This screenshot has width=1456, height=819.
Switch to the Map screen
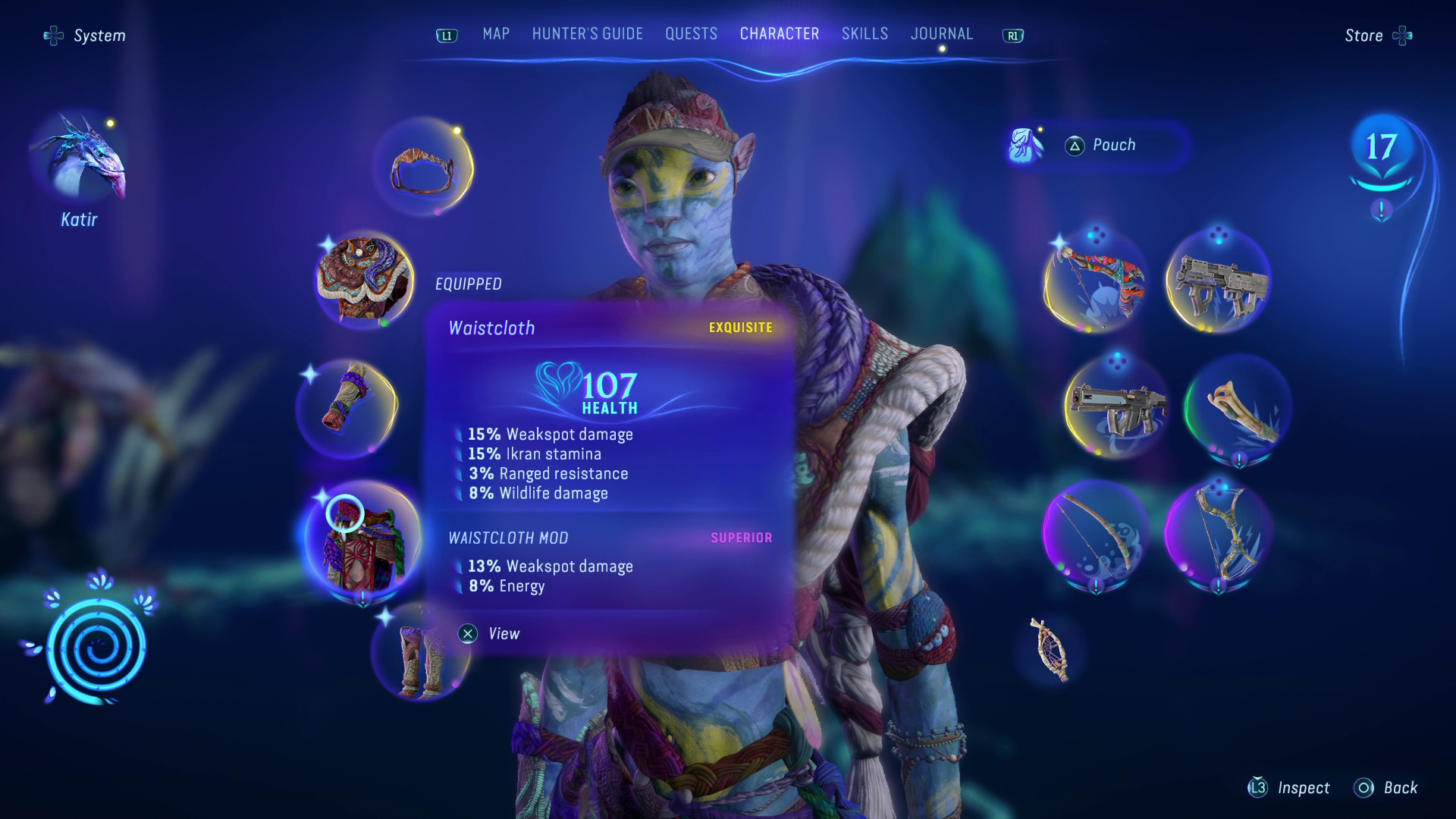[x=496, y=33]
